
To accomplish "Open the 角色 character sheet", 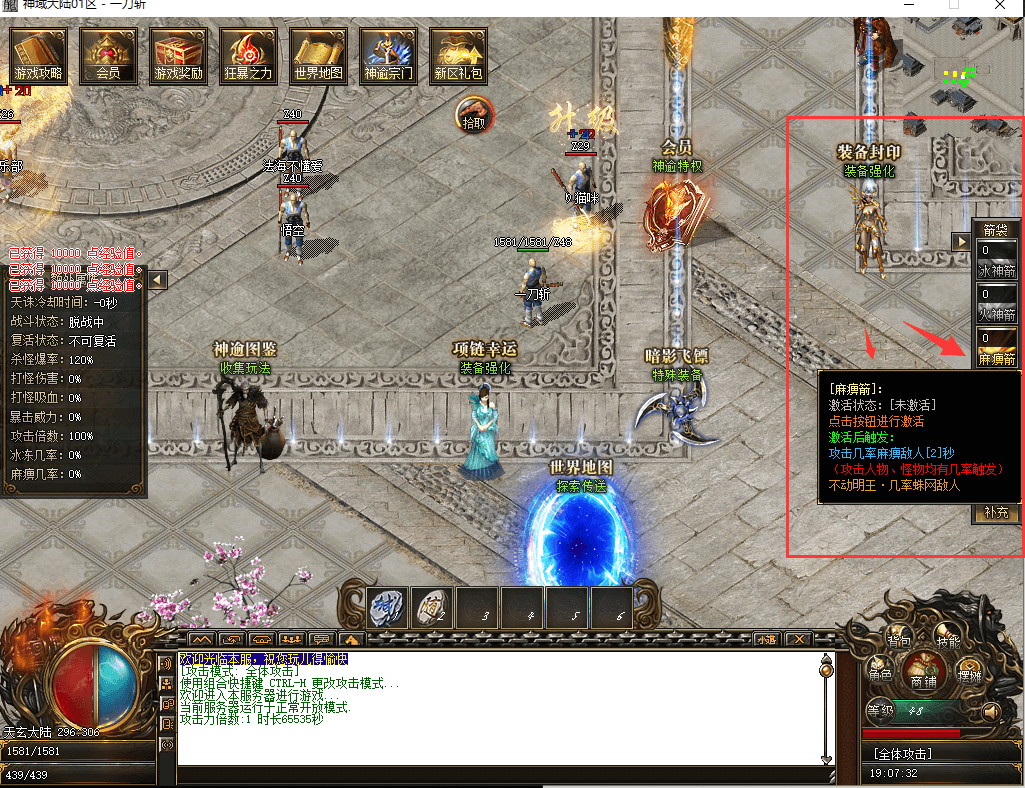I will 880,672.
